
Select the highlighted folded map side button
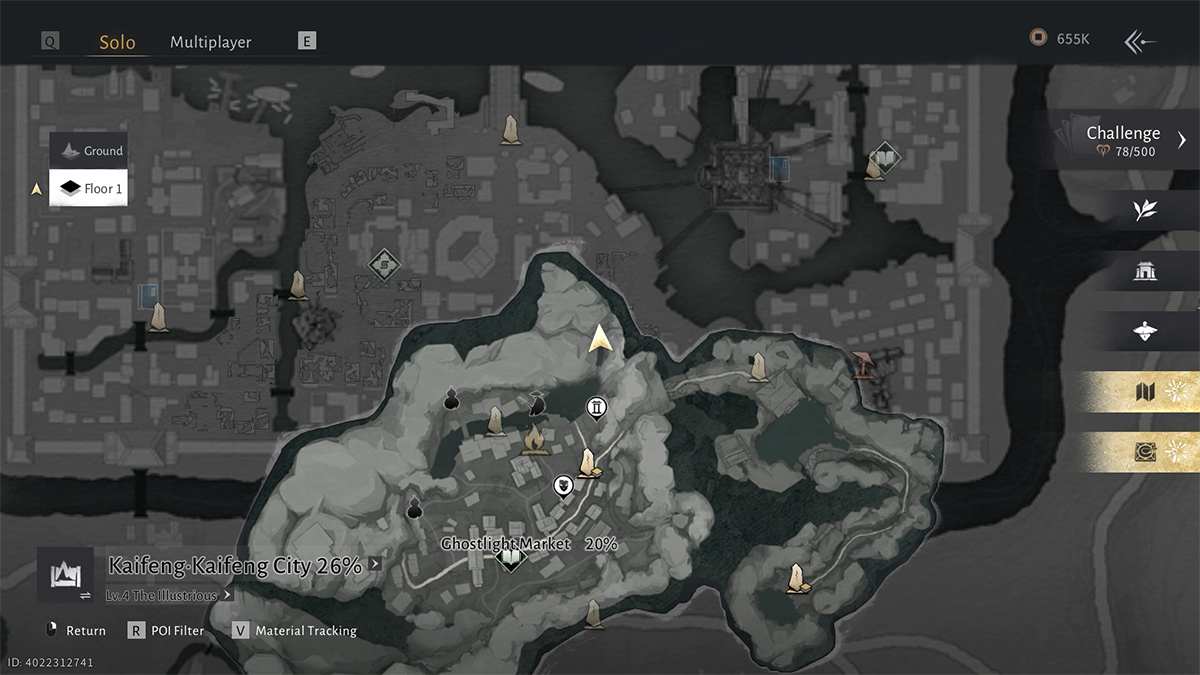click(1145, 393)
